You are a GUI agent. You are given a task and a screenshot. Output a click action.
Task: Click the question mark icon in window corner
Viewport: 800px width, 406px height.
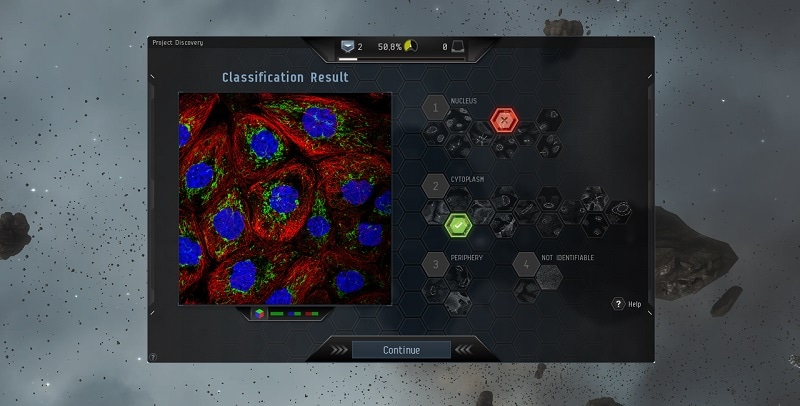(153, 357)
